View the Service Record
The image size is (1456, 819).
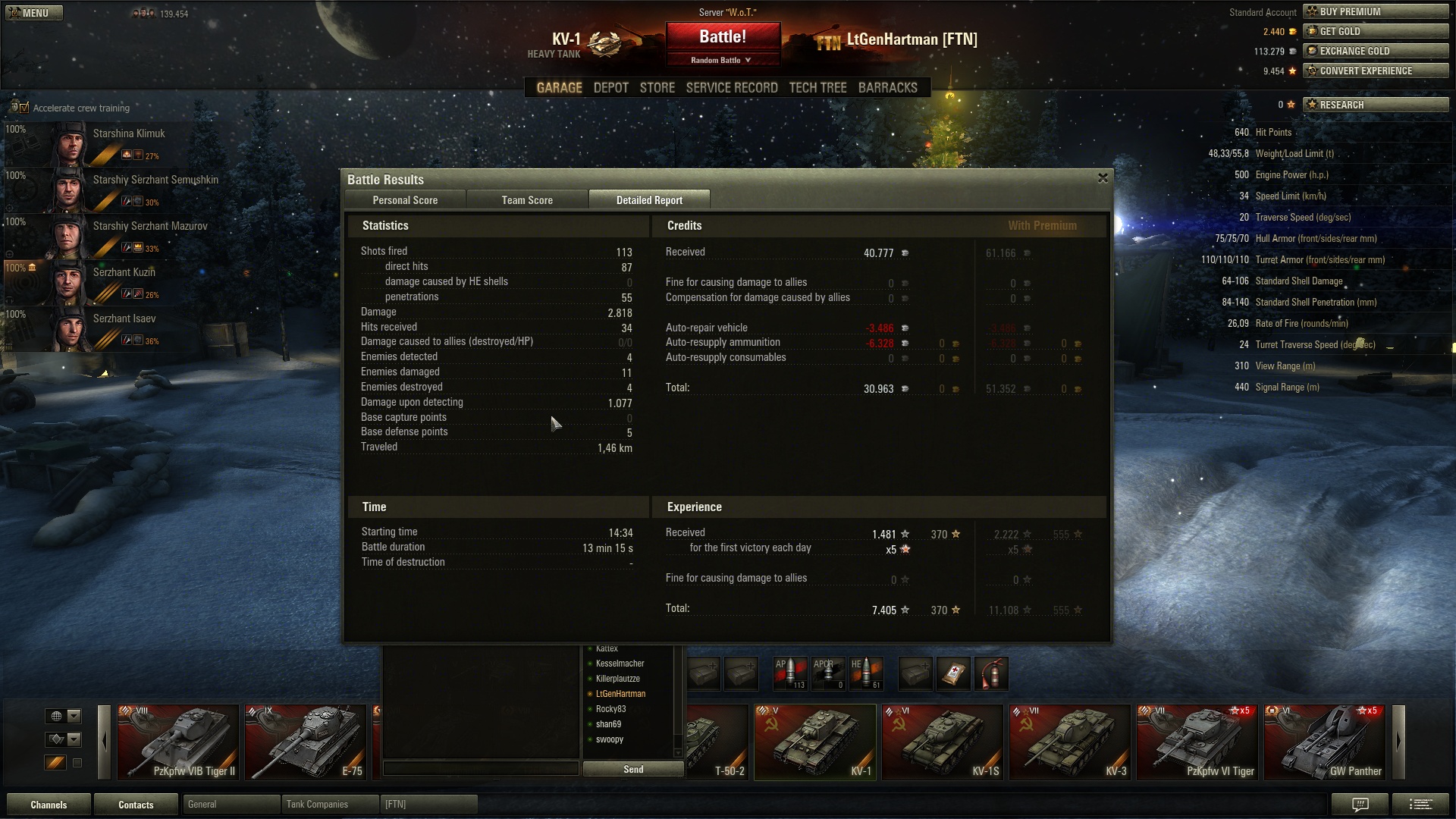(731, 88)
